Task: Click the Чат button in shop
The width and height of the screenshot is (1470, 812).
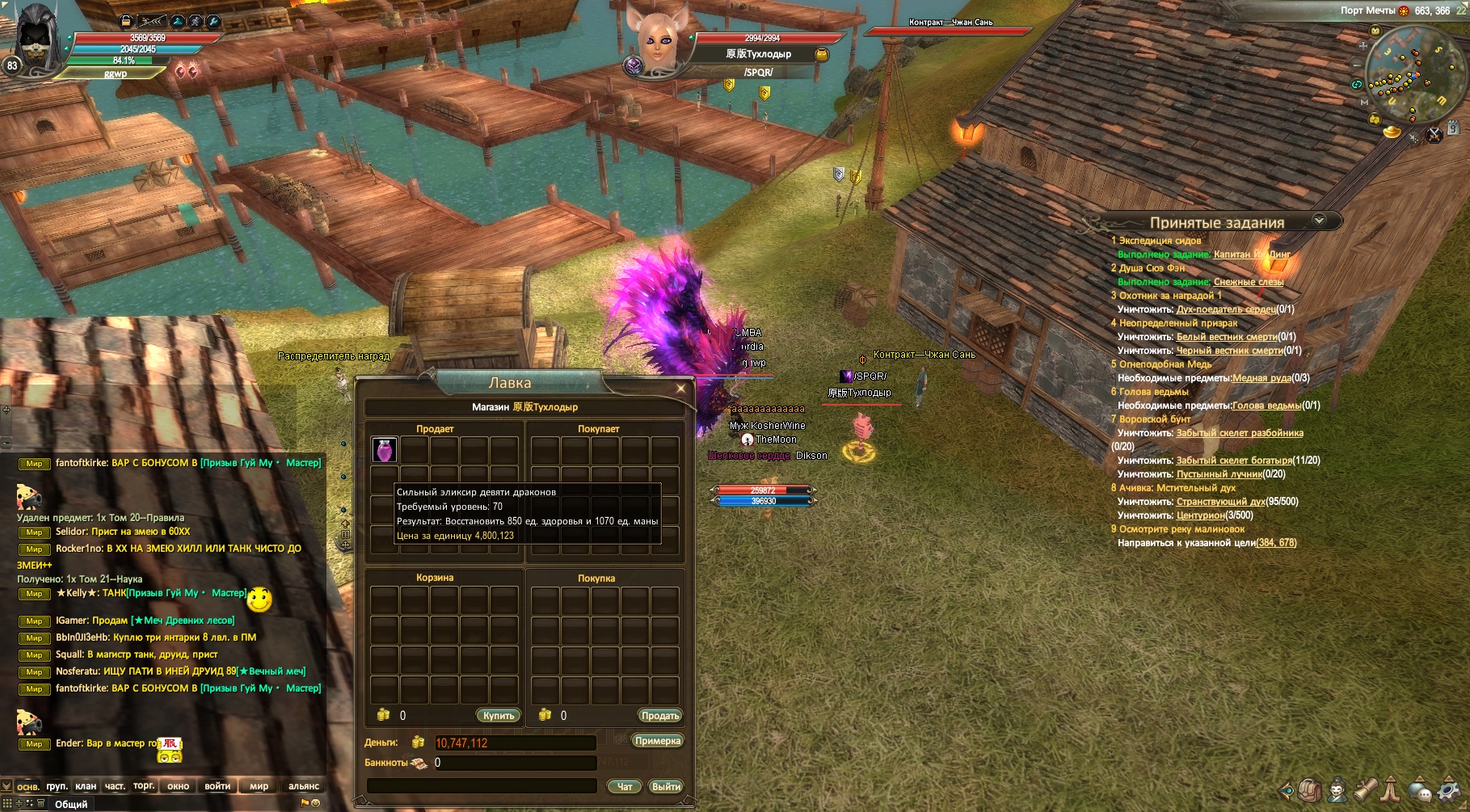Action: 625,787
